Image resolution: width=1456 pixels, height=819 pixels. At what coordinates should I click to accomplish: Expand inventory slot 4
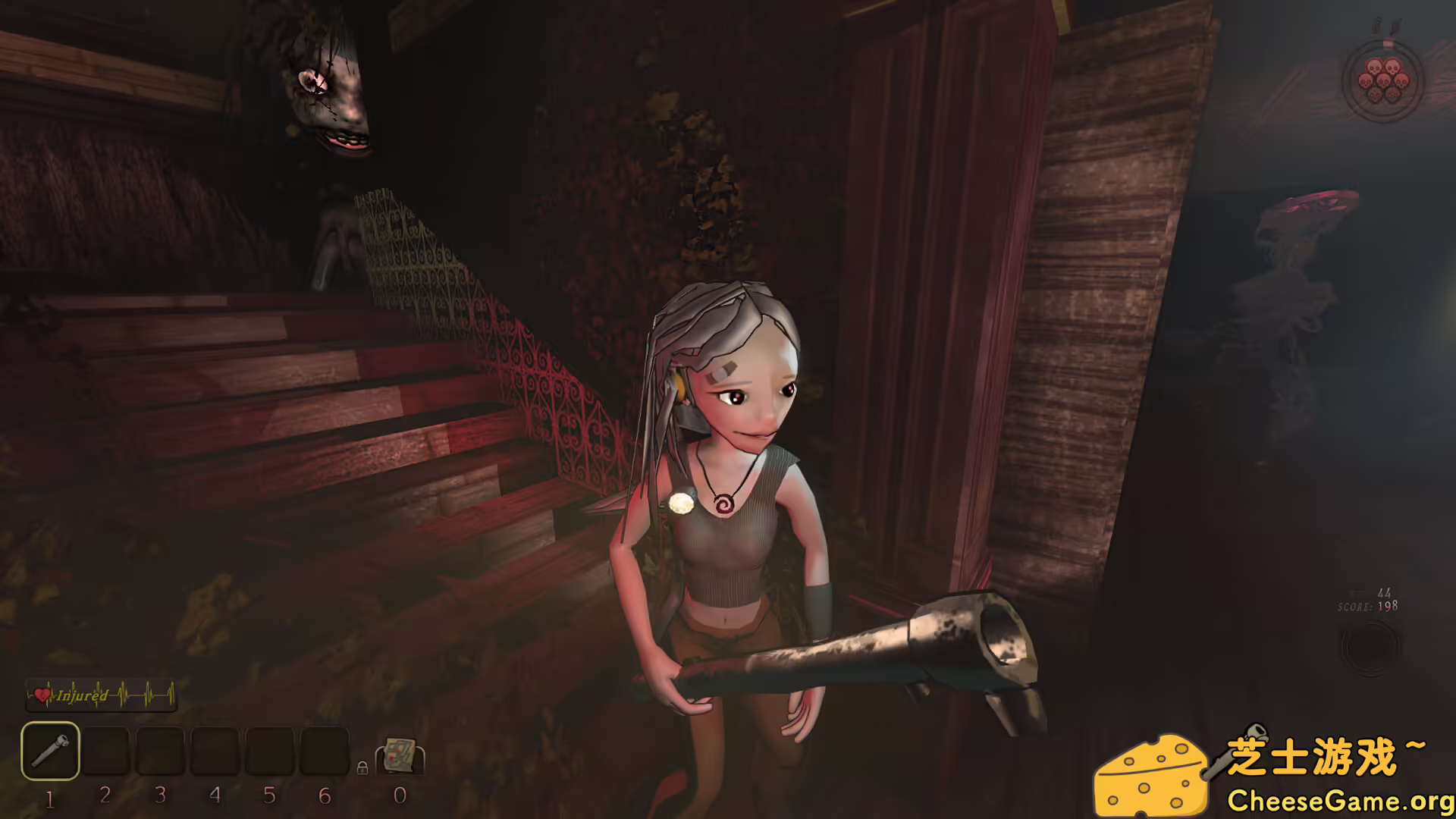point(214,752)
